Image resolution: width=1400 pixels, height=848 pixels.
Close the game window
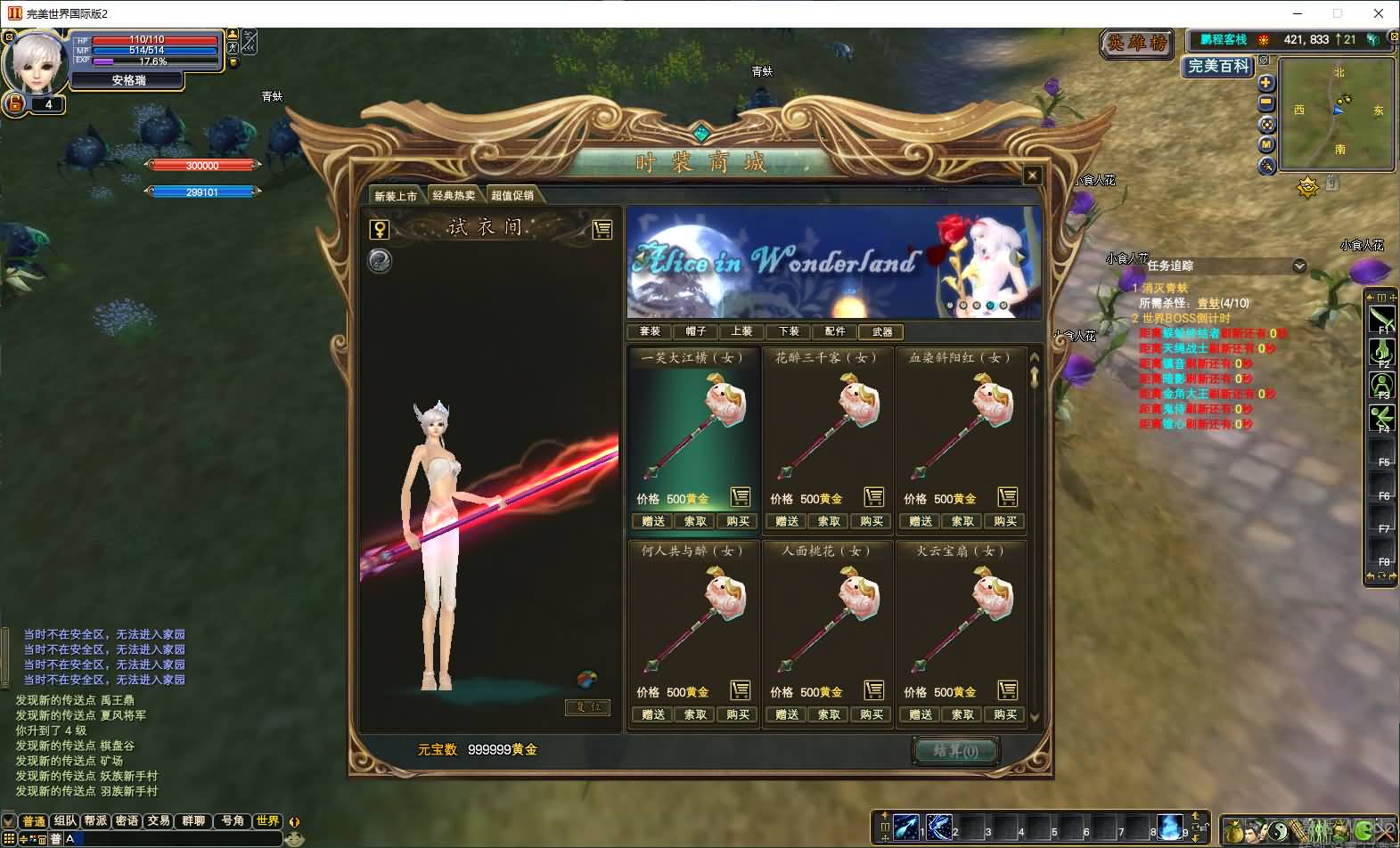1379,13
